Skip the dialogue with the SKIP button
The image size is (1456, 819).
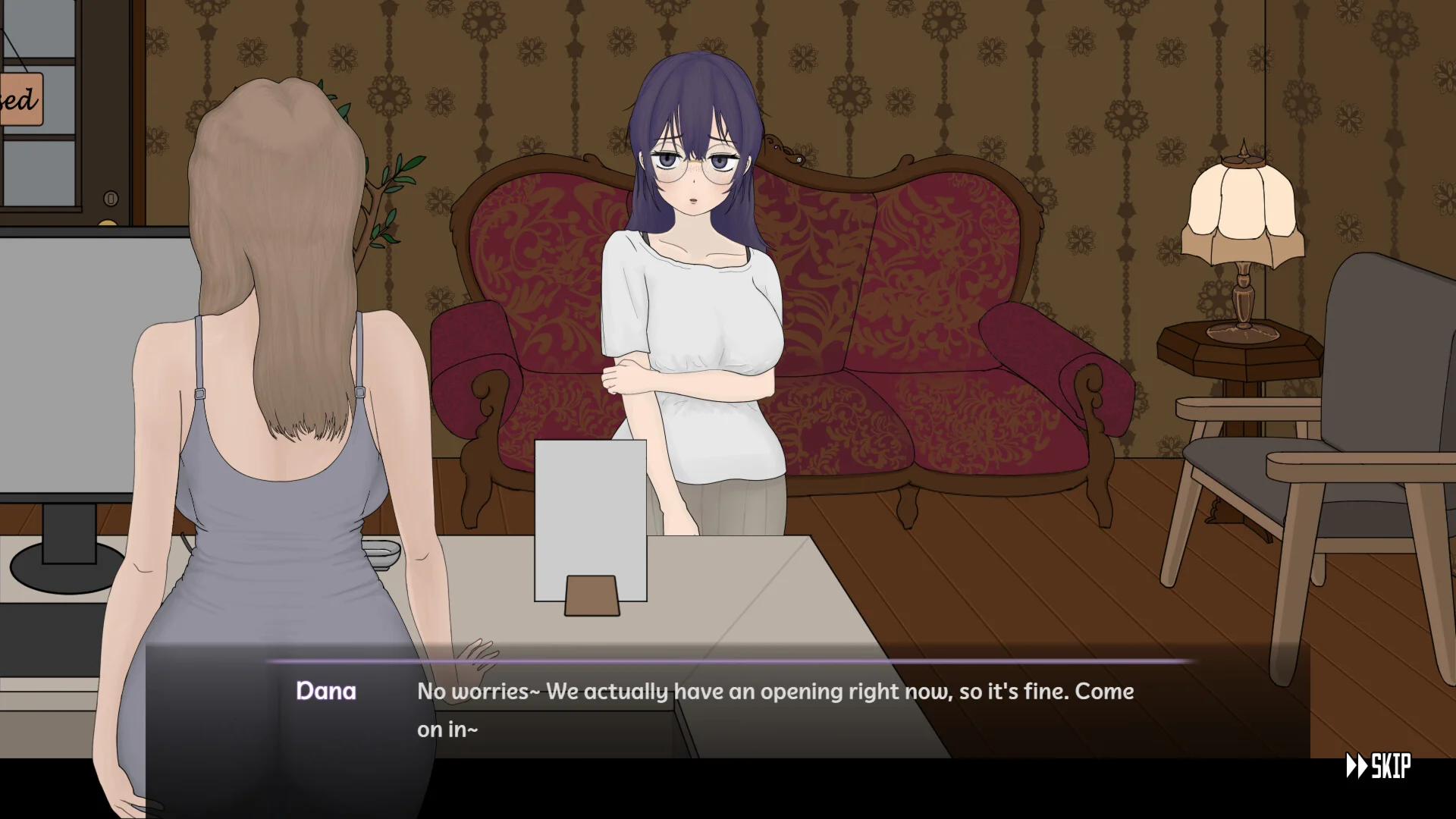coord(1378,766)
